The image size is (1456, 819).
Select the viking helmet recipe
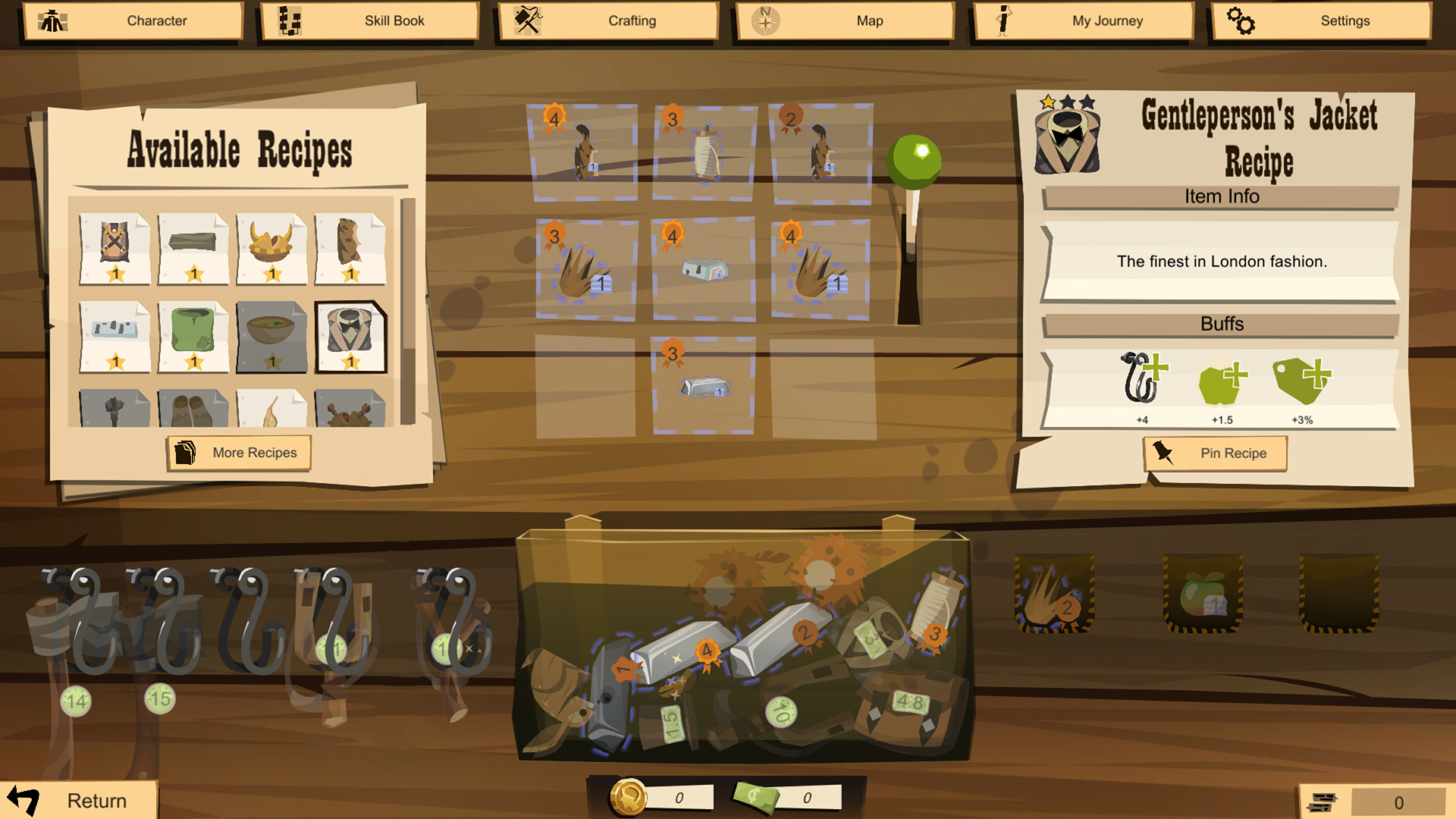(x=272, y=246)
